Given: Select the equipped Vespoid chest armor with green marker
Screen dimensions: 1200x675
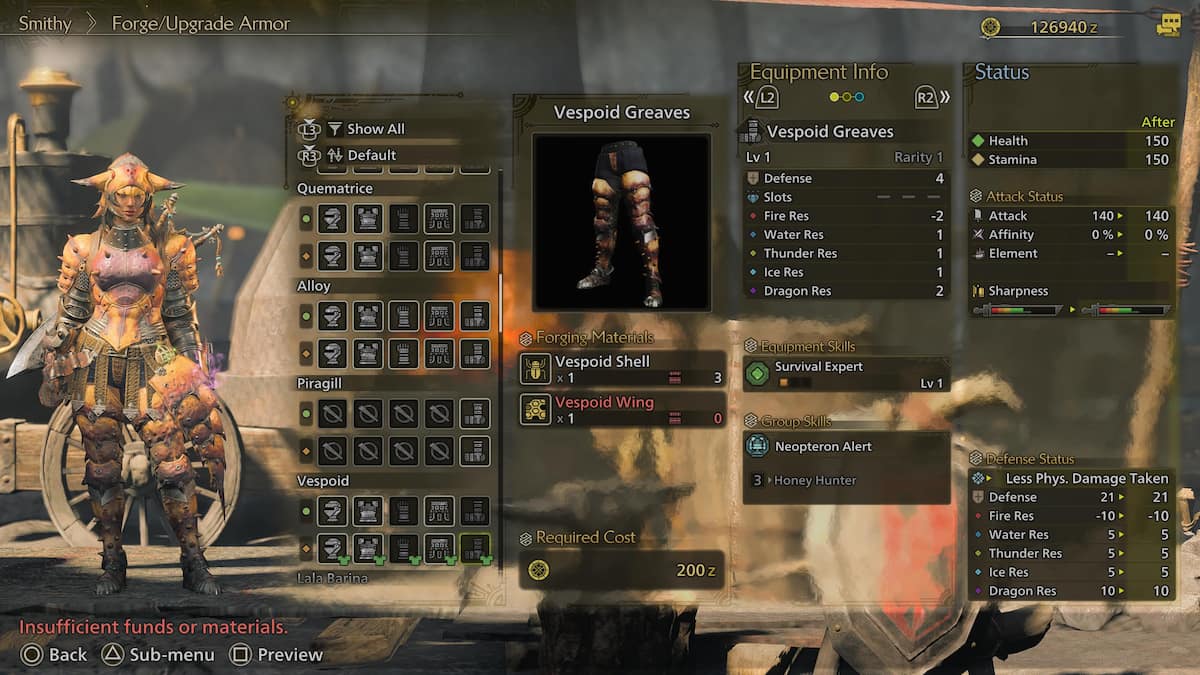Looking at the screenshot, I should coord(368,548).
